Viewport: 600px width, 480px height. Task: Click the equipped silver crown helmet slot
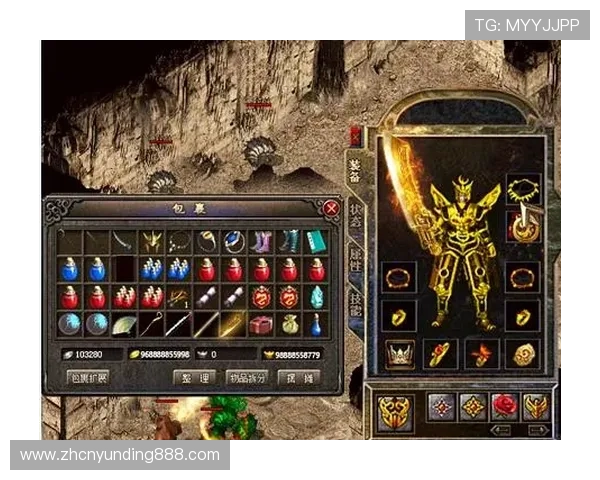coord(400,353)
